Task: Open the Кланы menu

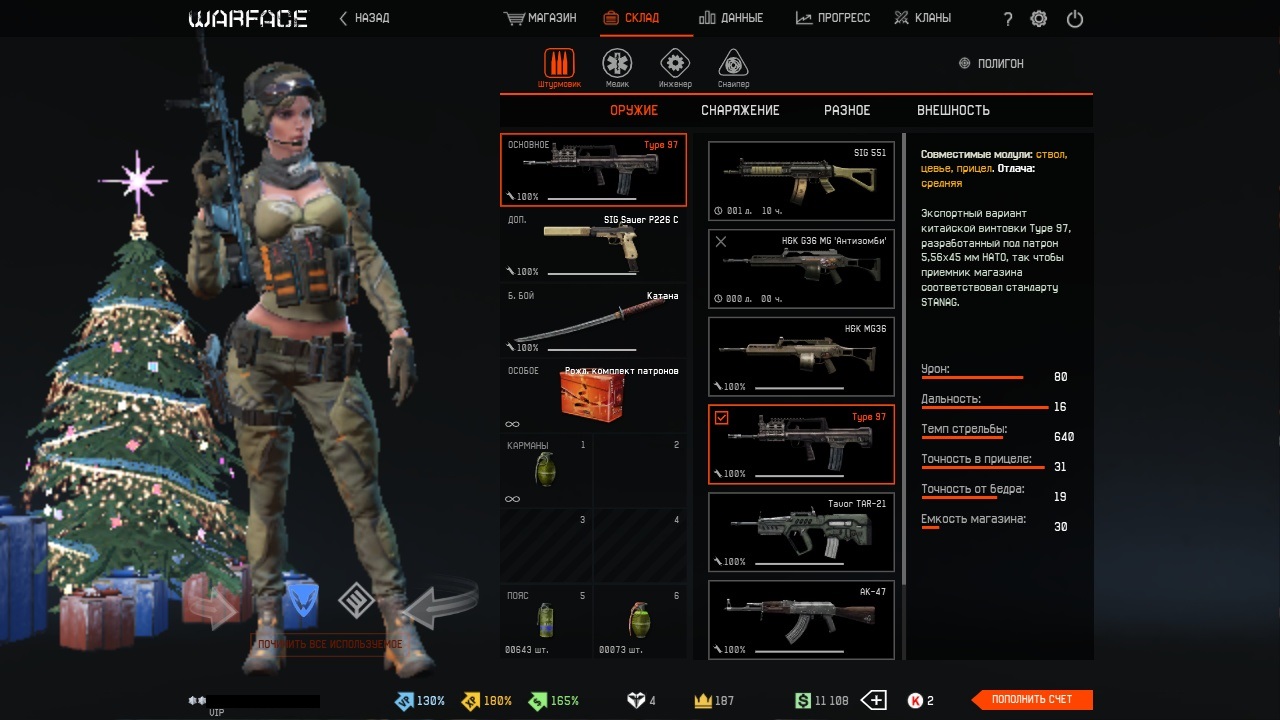Action: pyautogui.click(x=922, y=18)
